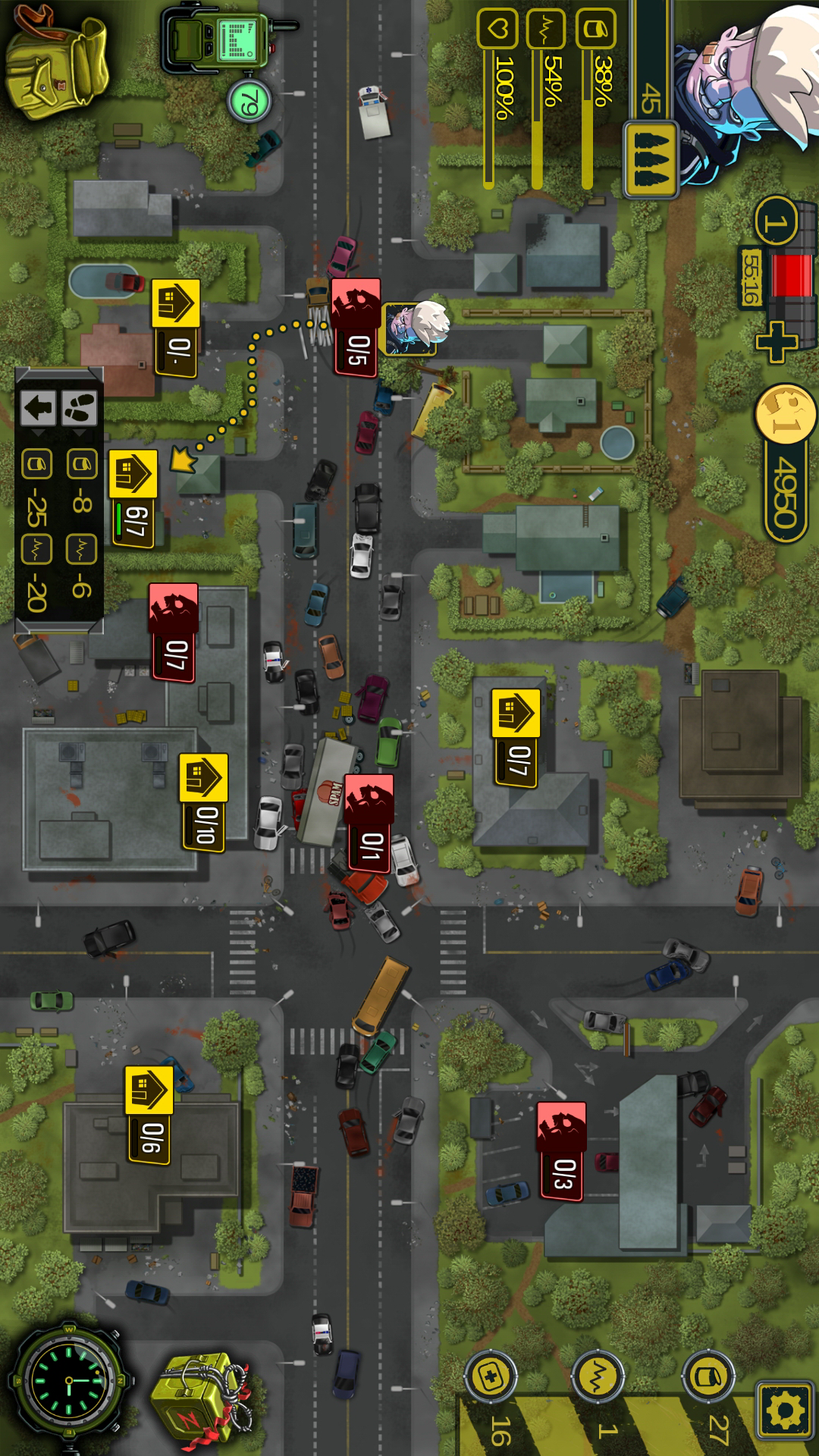Select the house marker labeled 0/10

click(x=203, y=802)
